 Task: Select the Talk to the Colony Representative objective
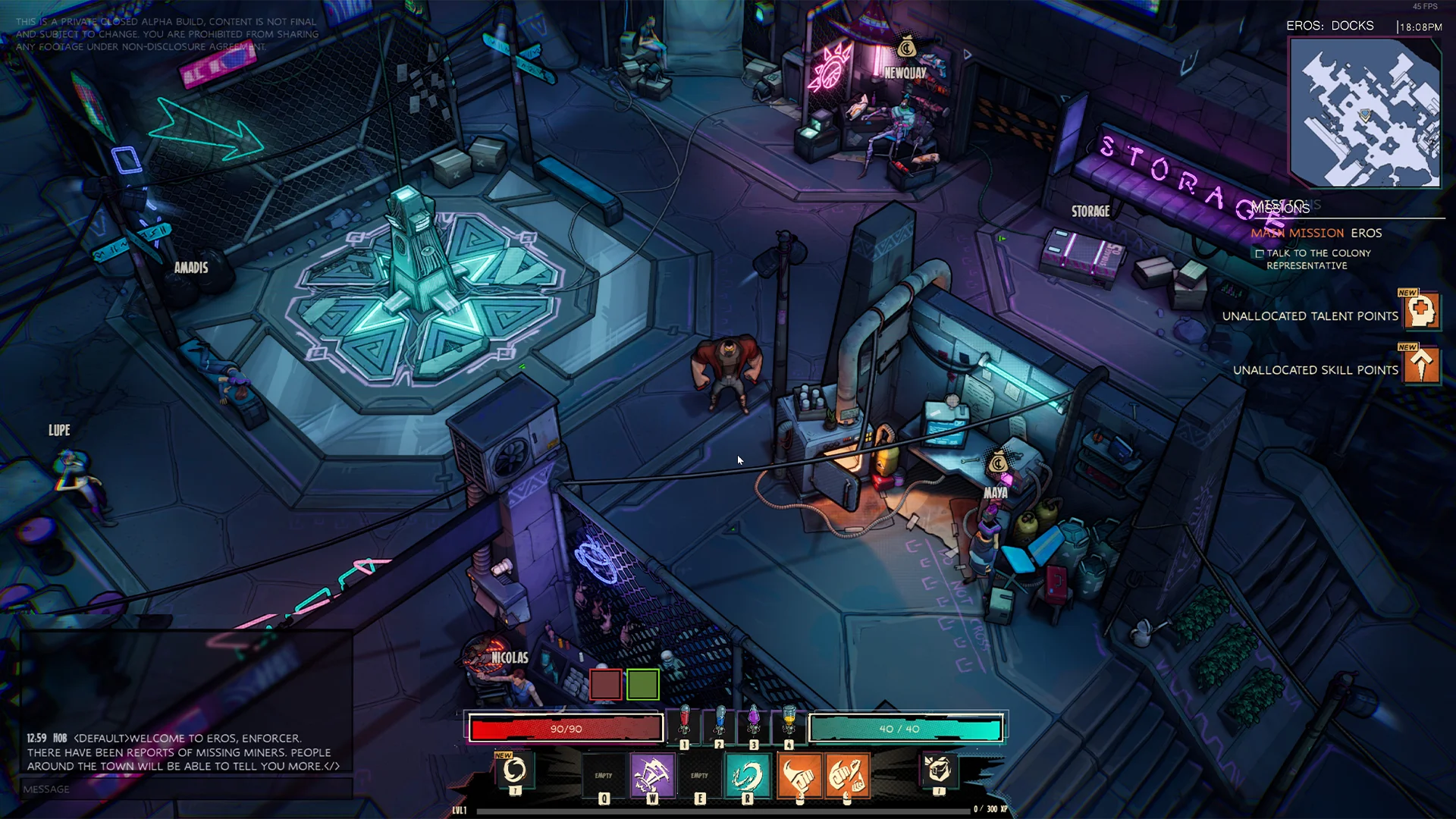[1318, 259]
